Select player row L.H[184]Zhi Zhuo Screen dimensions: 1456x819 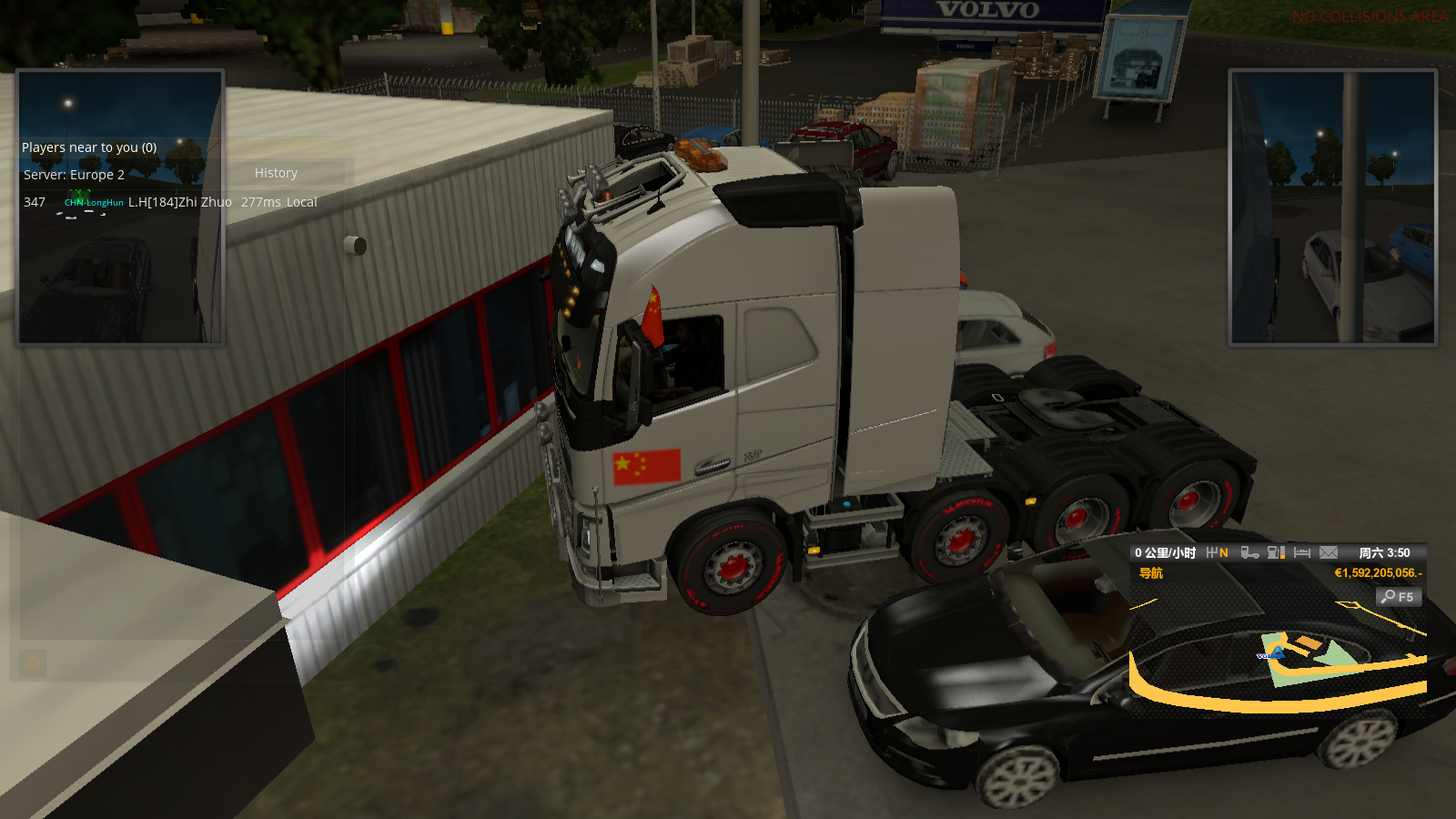click(x=179, y=202)
